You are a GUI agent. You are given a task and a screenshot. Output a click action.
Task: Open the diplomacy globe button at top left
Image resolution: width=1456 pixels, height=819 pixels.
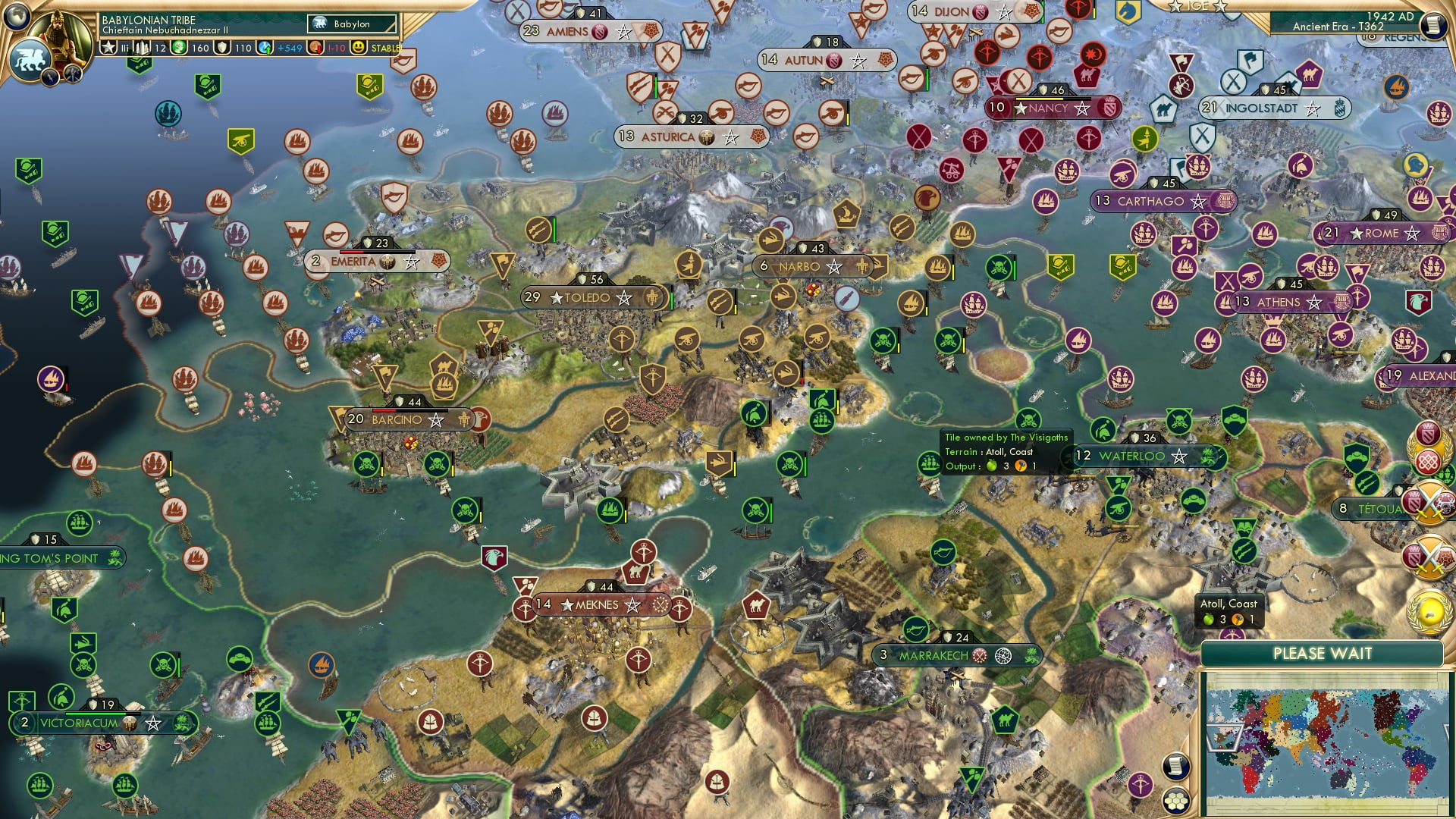point(16,14)
